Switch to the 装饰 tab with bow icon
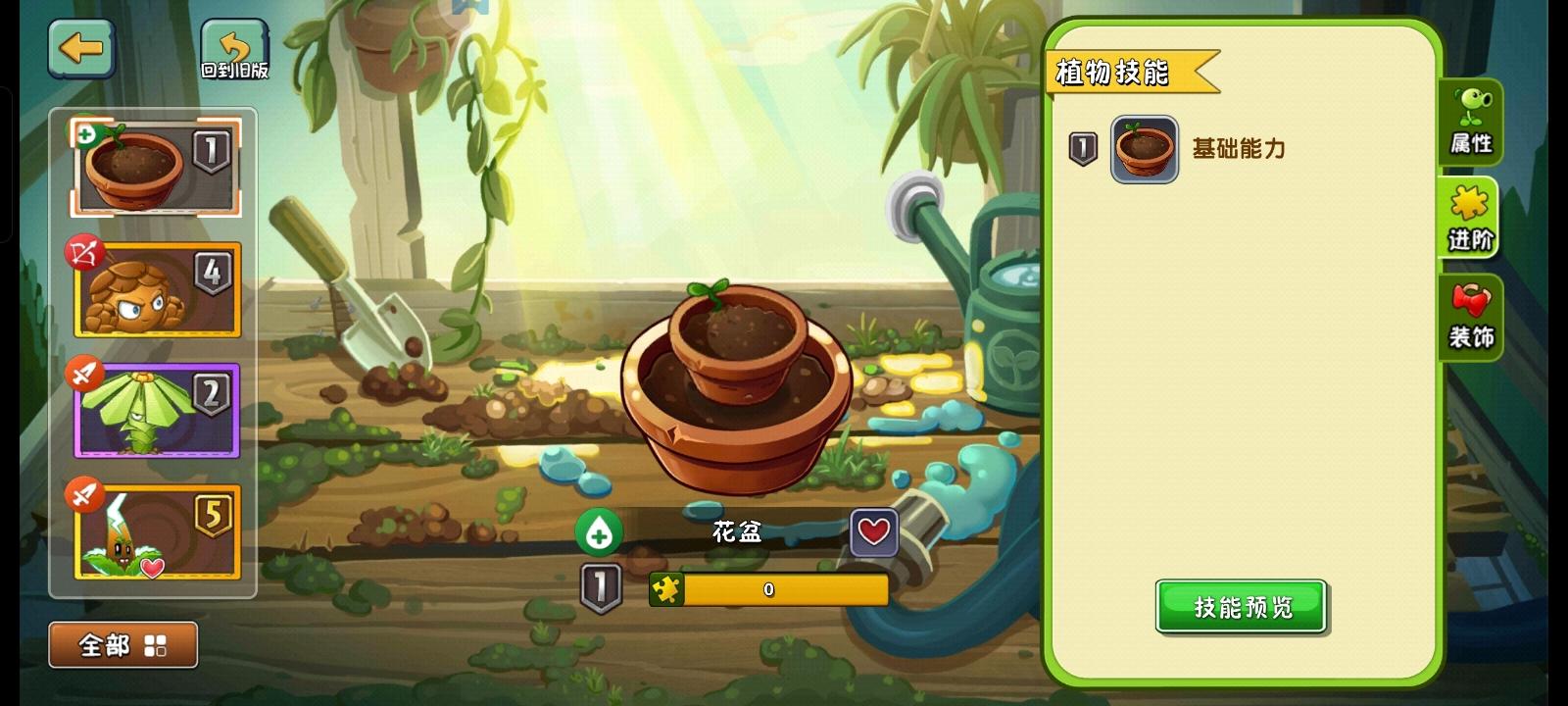 [x=1471, y=316]
